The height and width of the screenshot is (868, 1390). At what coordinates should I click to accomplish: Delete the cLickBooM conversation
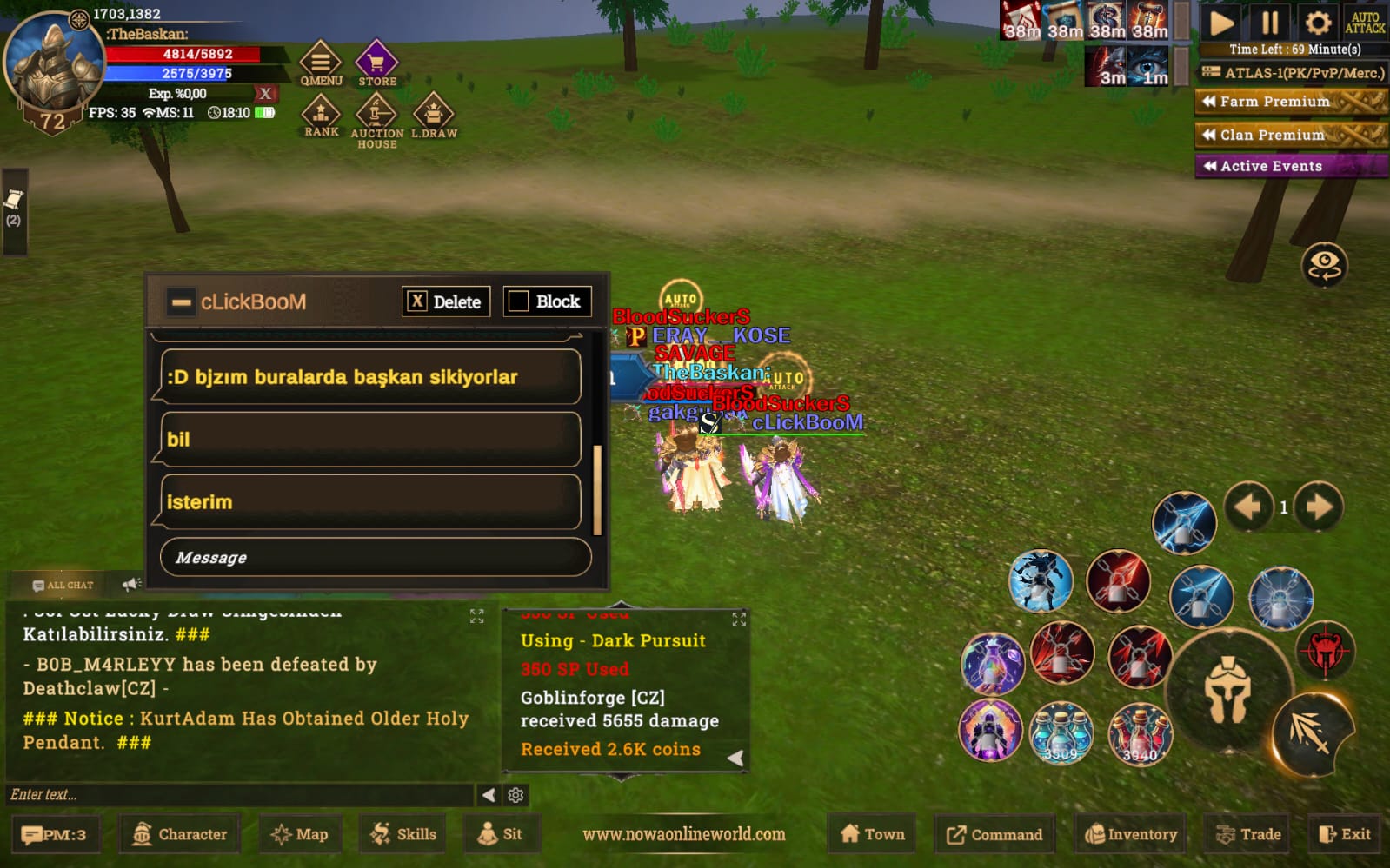pyautogui.click(x=446, y=301)
